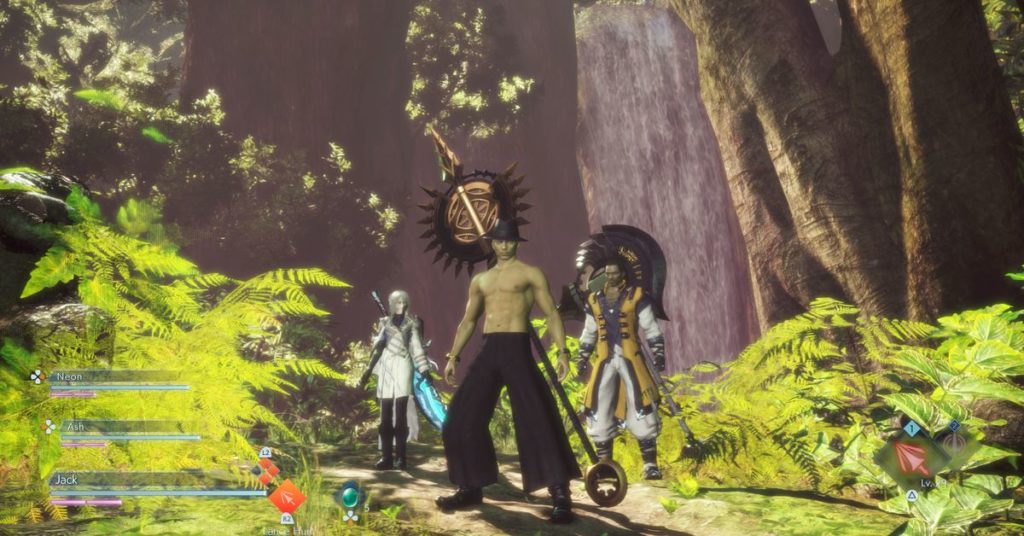Screen dimensions: 1024x536
Task: Select Jack's nameplate in party list
Action: tap(68, 480)
